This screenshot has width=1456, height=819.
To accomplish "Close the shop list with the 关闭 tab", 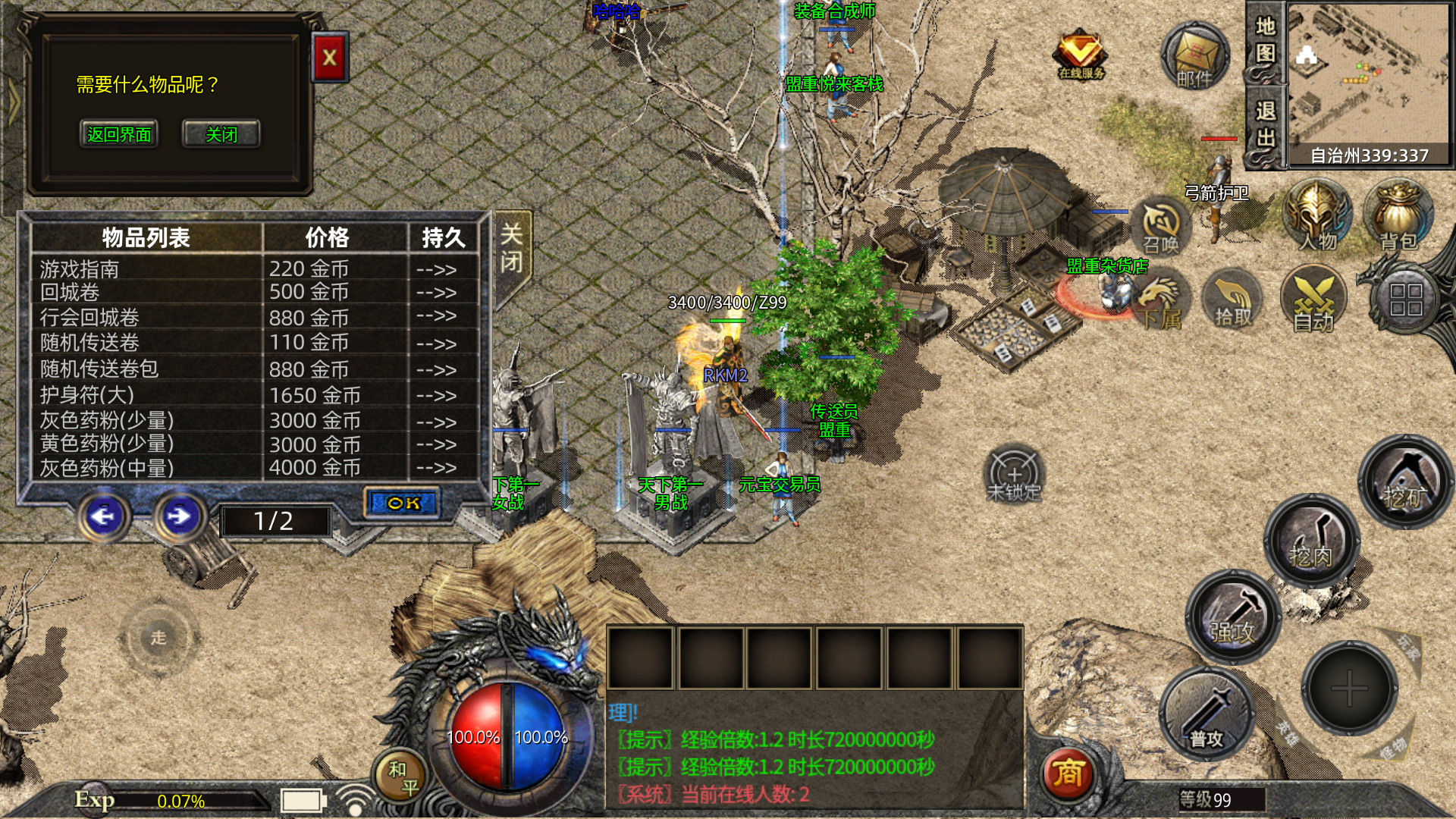I will click(512, 248).
